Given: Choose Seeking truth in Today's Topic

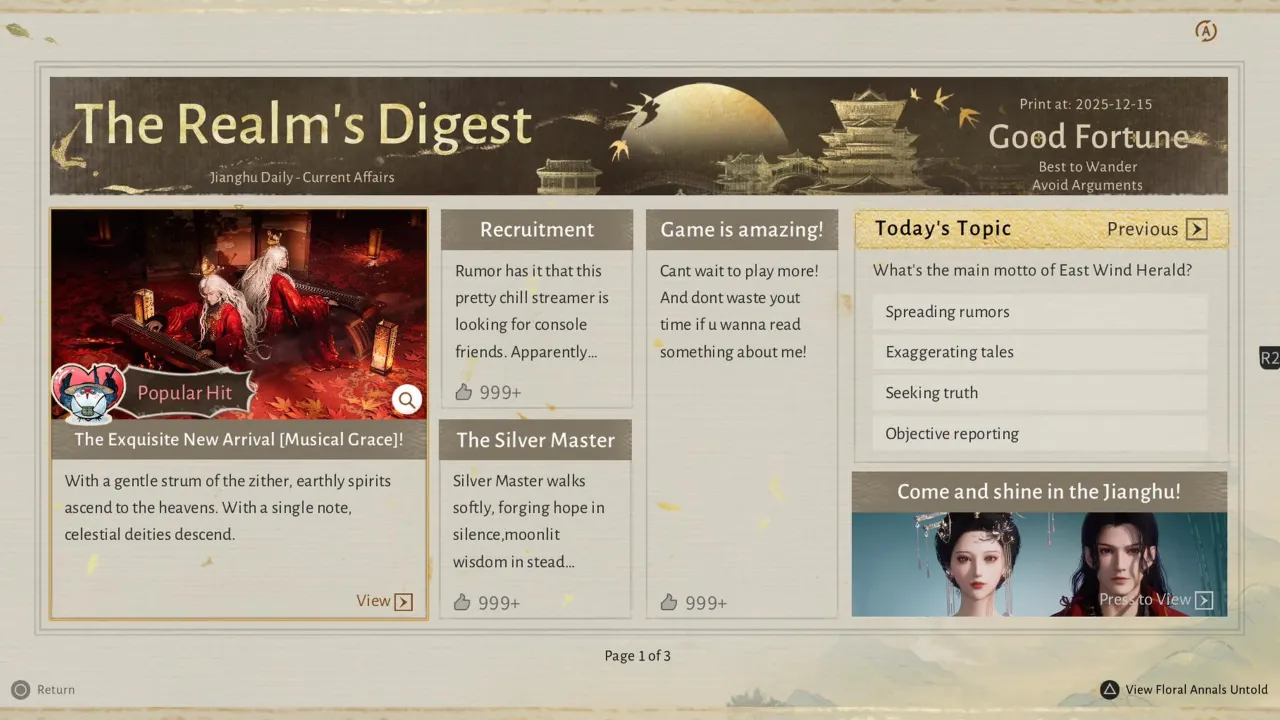Looking at the screenshot, I should (1039, 392).
